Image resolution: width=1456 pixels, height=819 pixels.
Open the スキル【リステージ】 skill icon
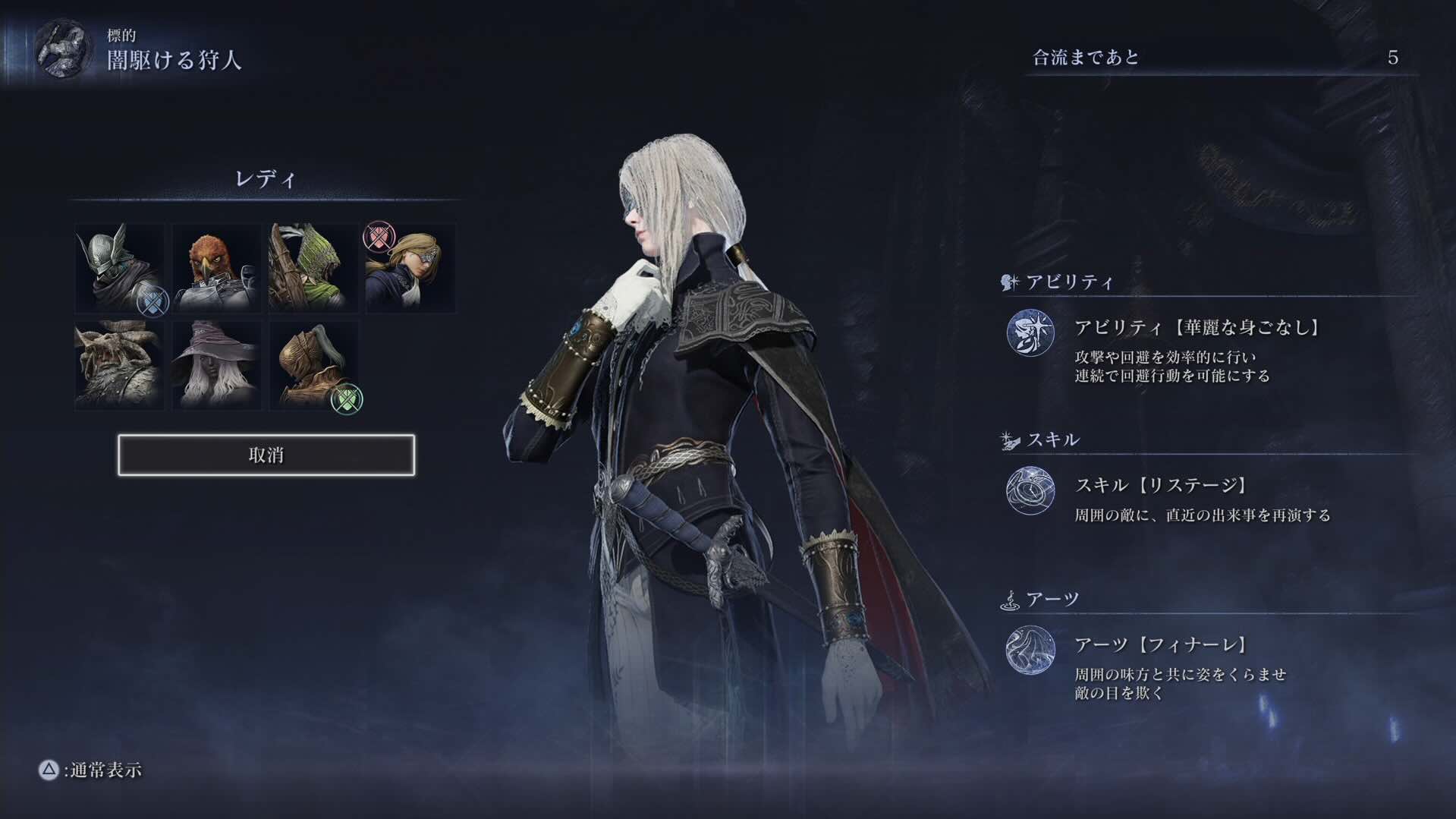(1030, 491)
